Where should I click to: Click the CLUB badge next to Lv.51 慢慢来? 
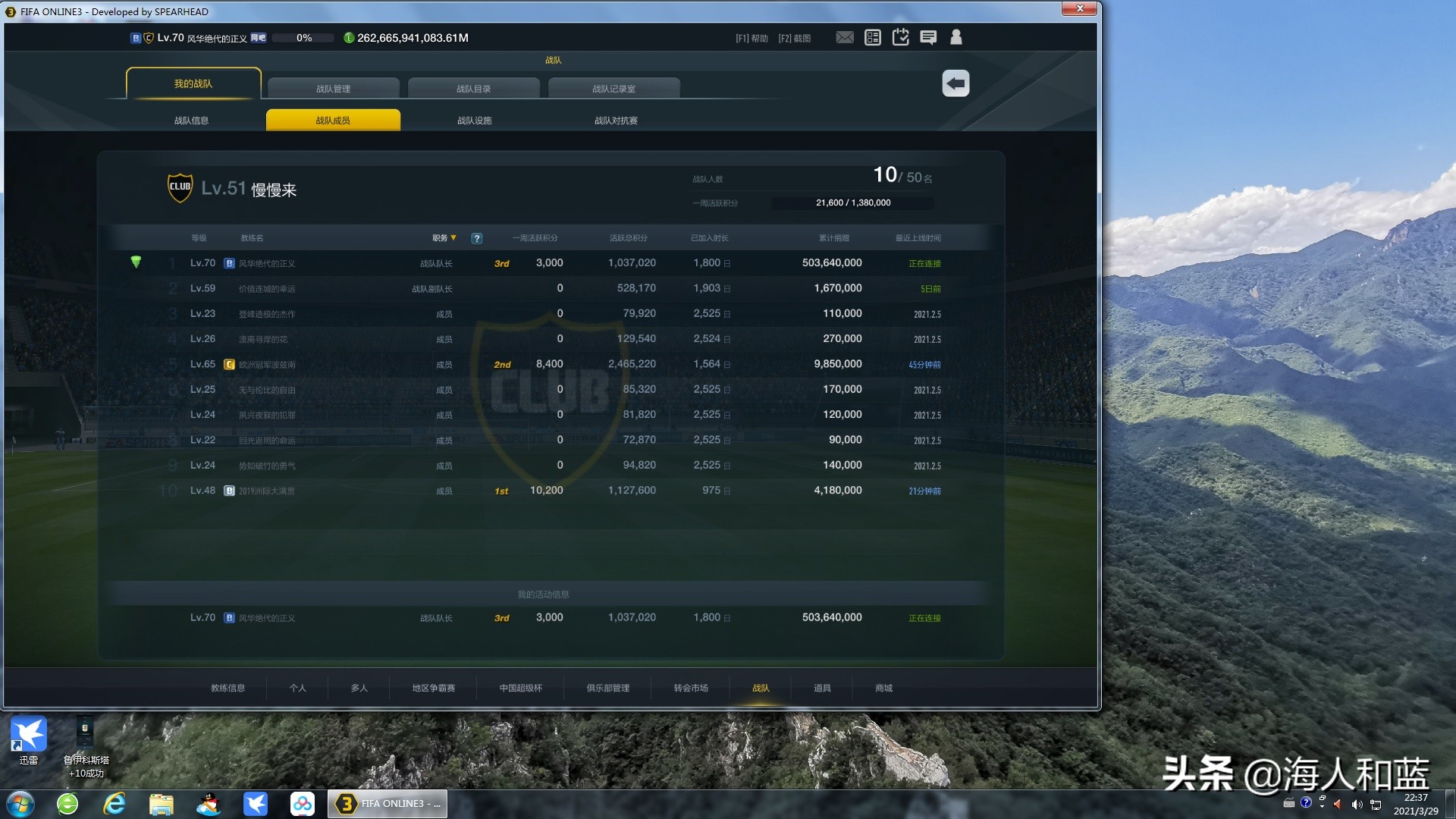[x=180, y=187]
